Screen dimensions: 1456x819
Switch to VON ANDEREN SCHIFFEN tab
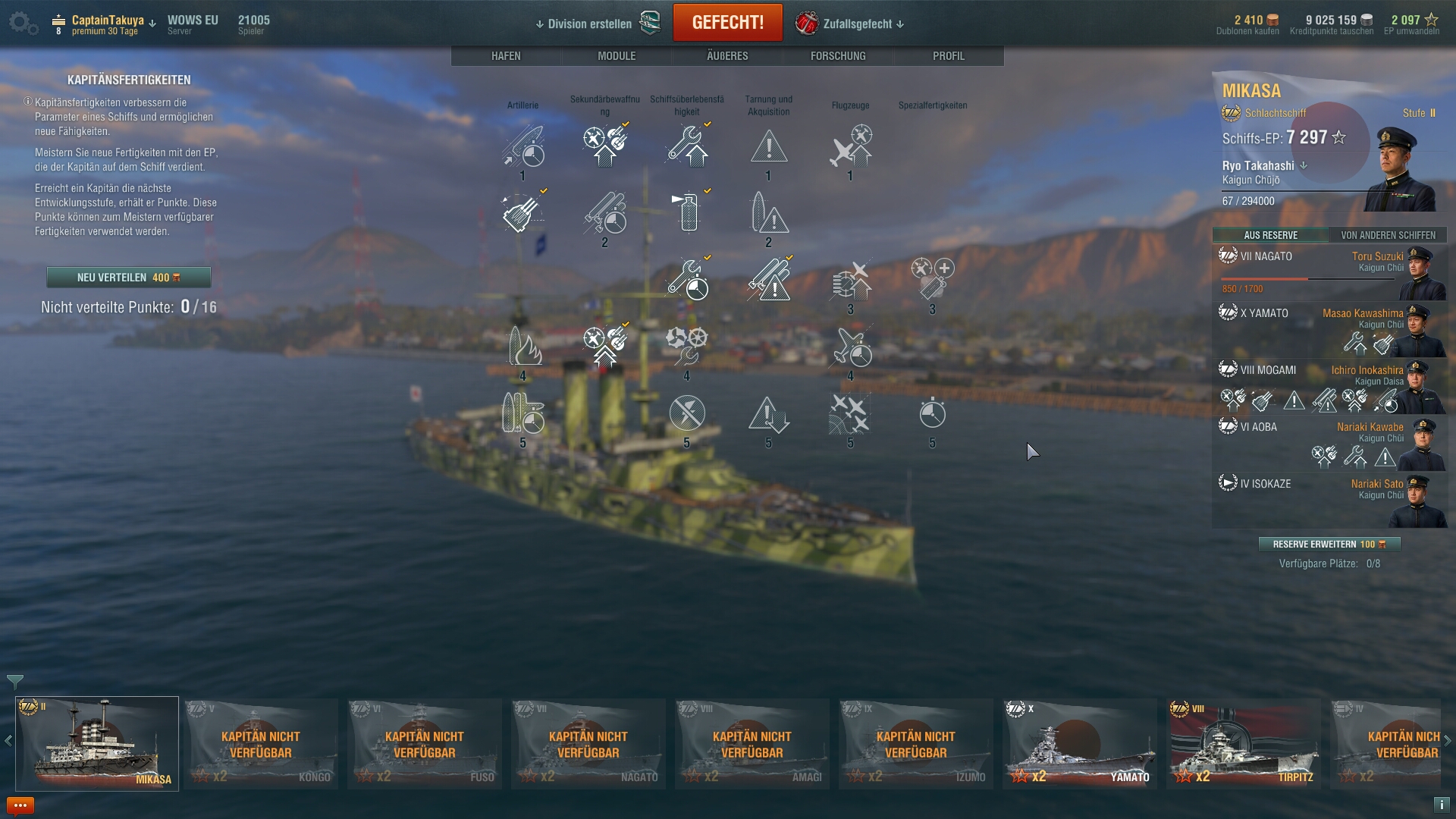[1388, 235]
